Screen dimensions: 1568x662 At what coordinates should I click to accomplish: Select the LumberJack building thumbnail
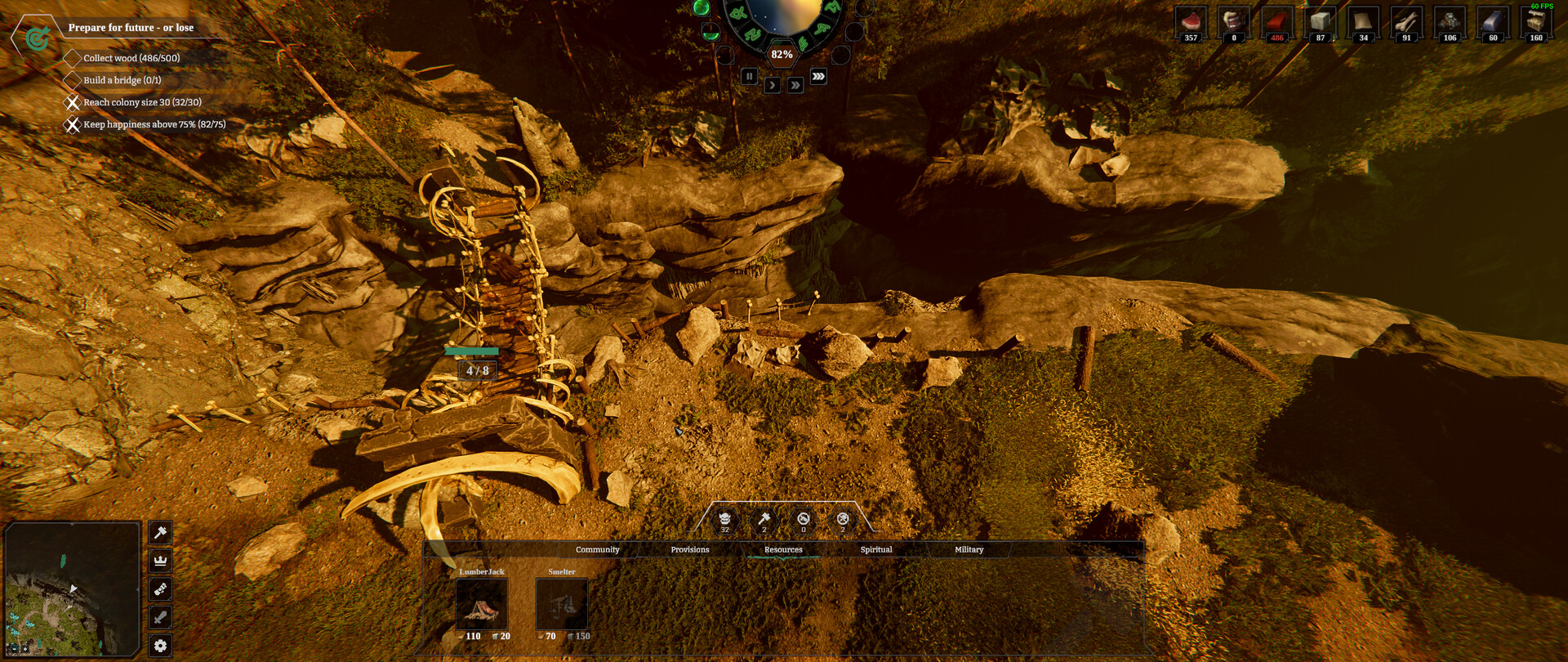click(x=481, y=605)
